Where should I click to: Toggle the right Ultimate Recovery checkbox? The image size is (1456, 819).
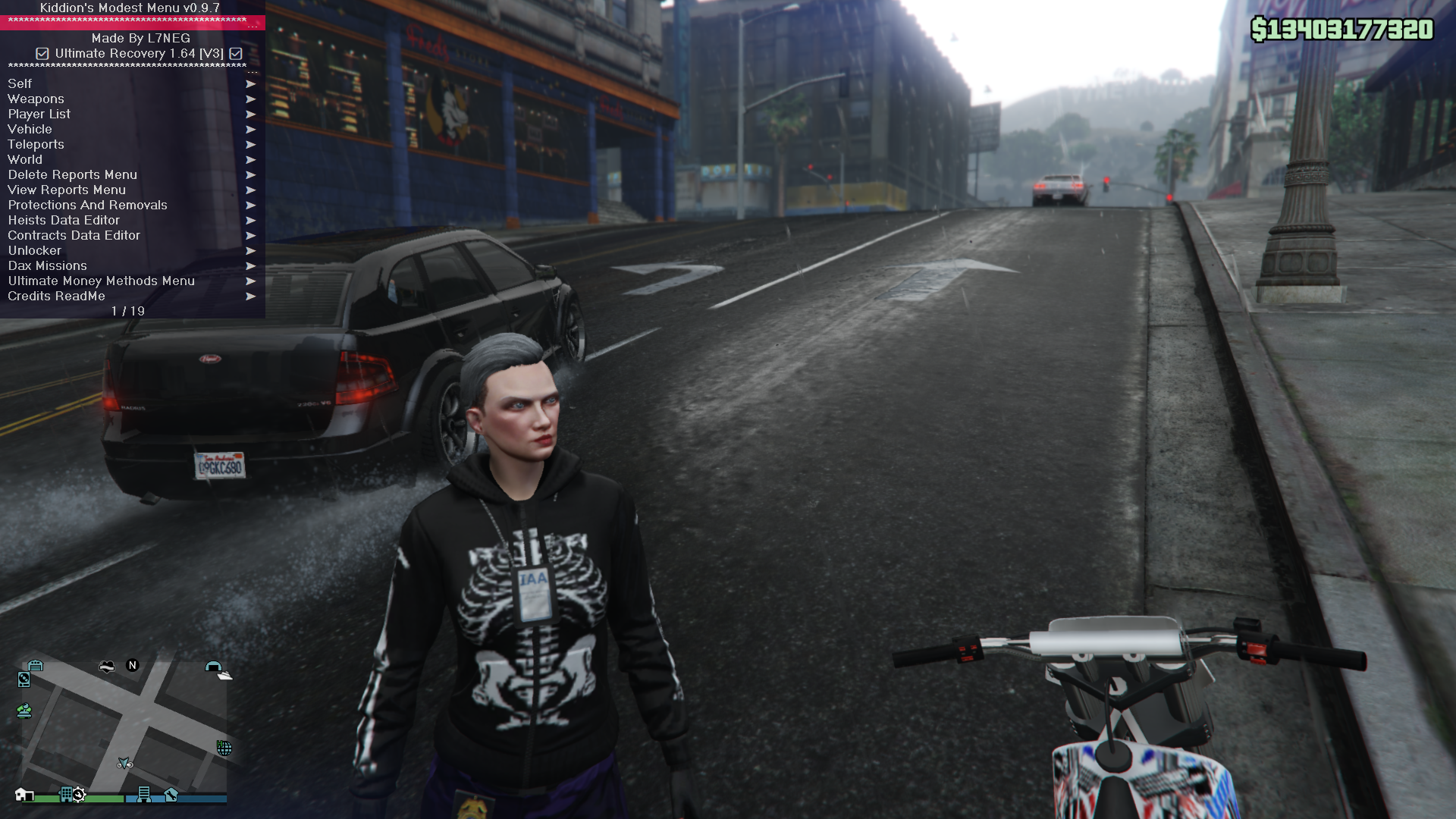coord(235,54)
